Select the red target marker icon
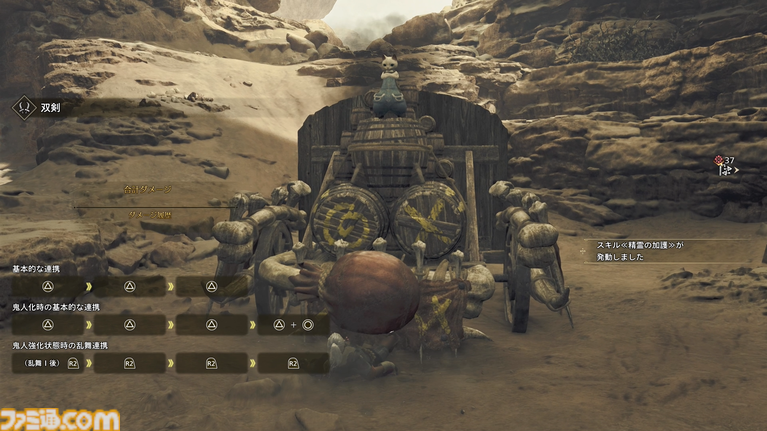Image resolution: width=767 pixels, height=431 pixels. click(x=719, y=159)
